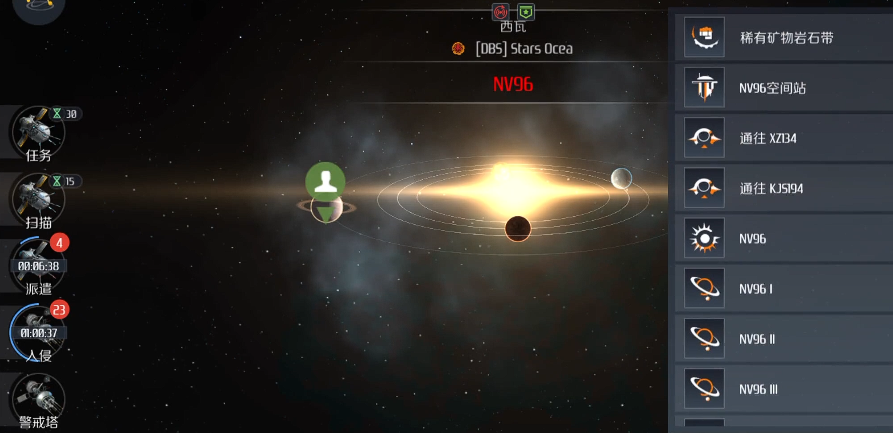The width and height of the screenshot is (893, 433).
Task: Click the red circular status icon
Action: click(x=501, y=12)
